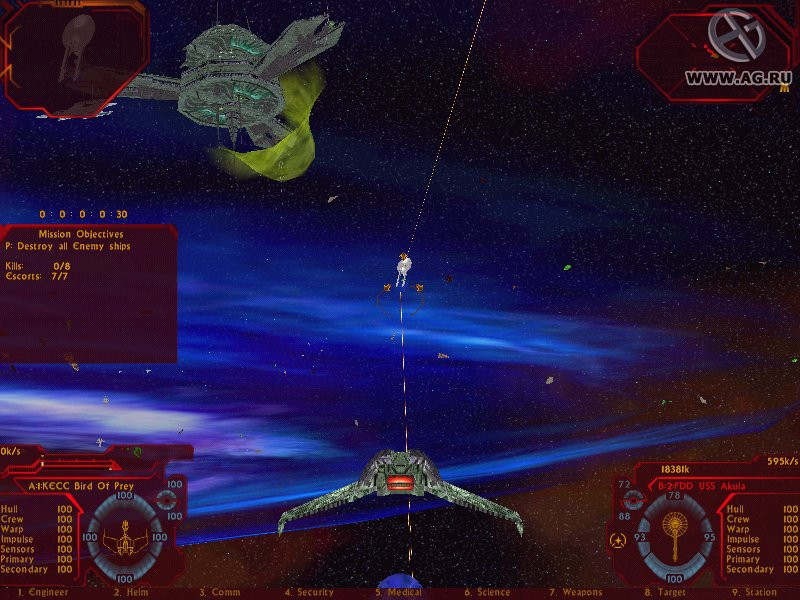800x600 pixels.
Task: Select the Helm menu entry
Action: point(131,593)
